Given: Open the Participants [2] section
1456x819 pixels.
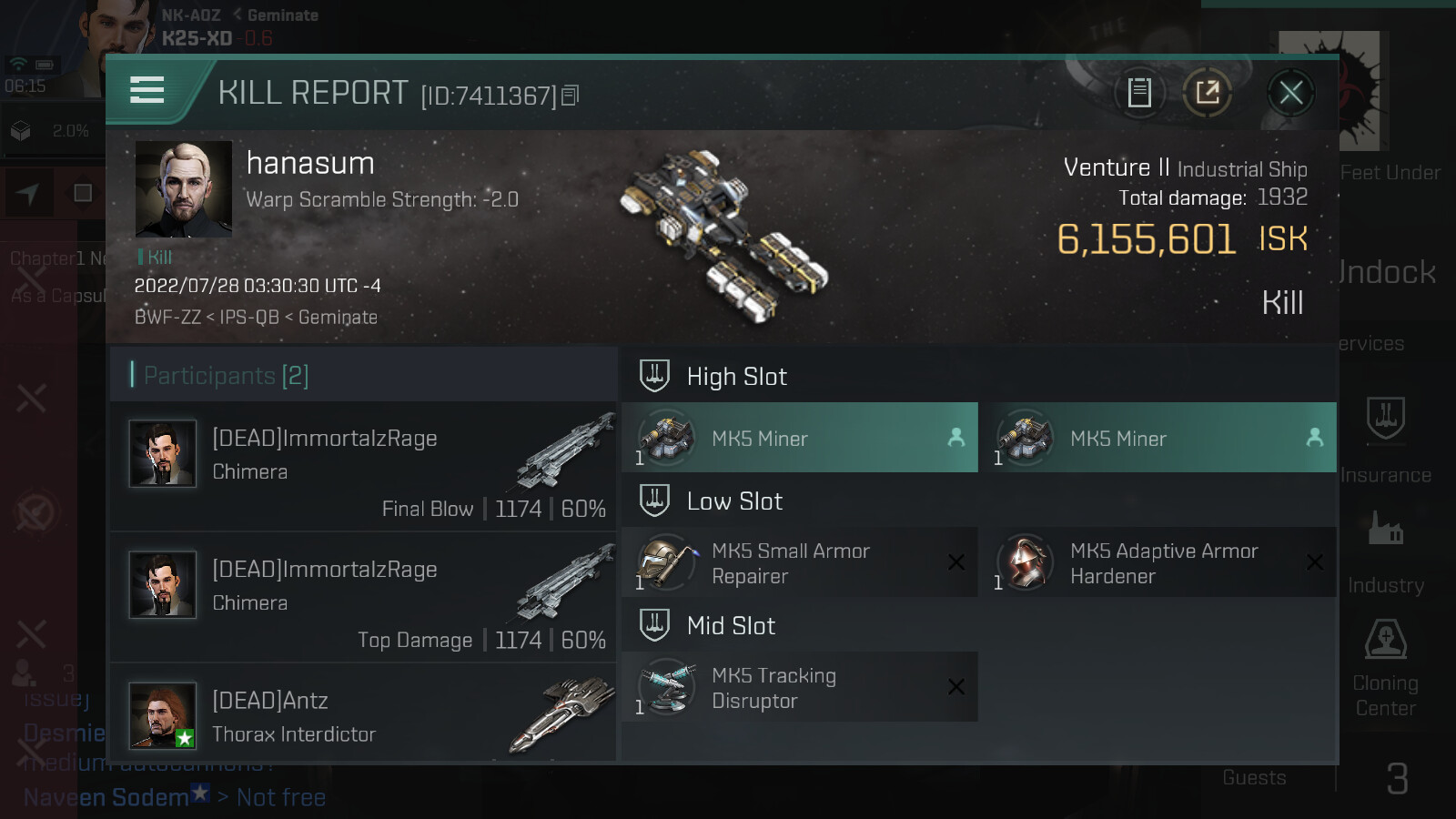Looking at the screenshot, I should (227, 375).
